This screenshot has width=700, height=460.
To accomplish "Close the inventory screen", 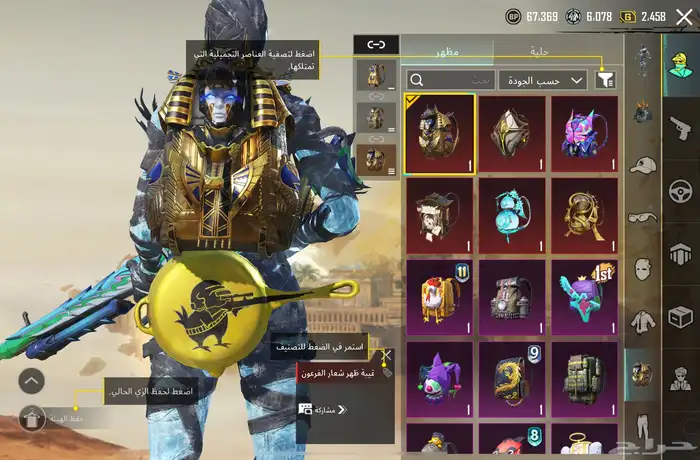I will (683, 17).
